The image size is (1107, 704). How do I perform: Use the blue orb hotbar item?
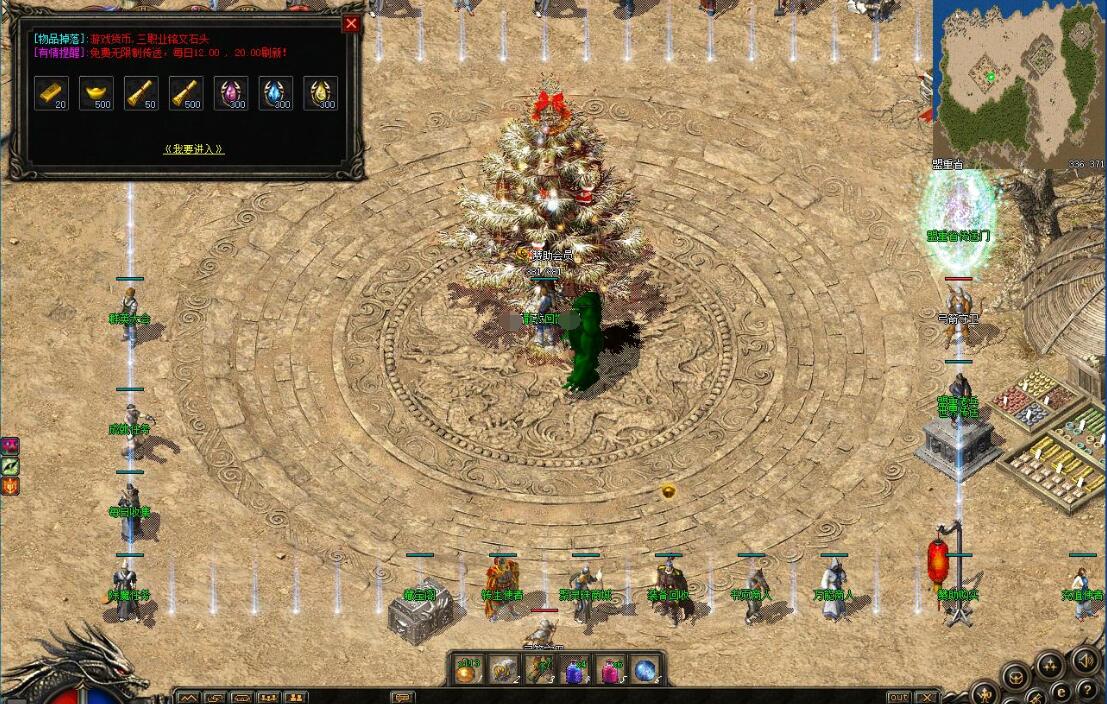(x=646, y=671)
